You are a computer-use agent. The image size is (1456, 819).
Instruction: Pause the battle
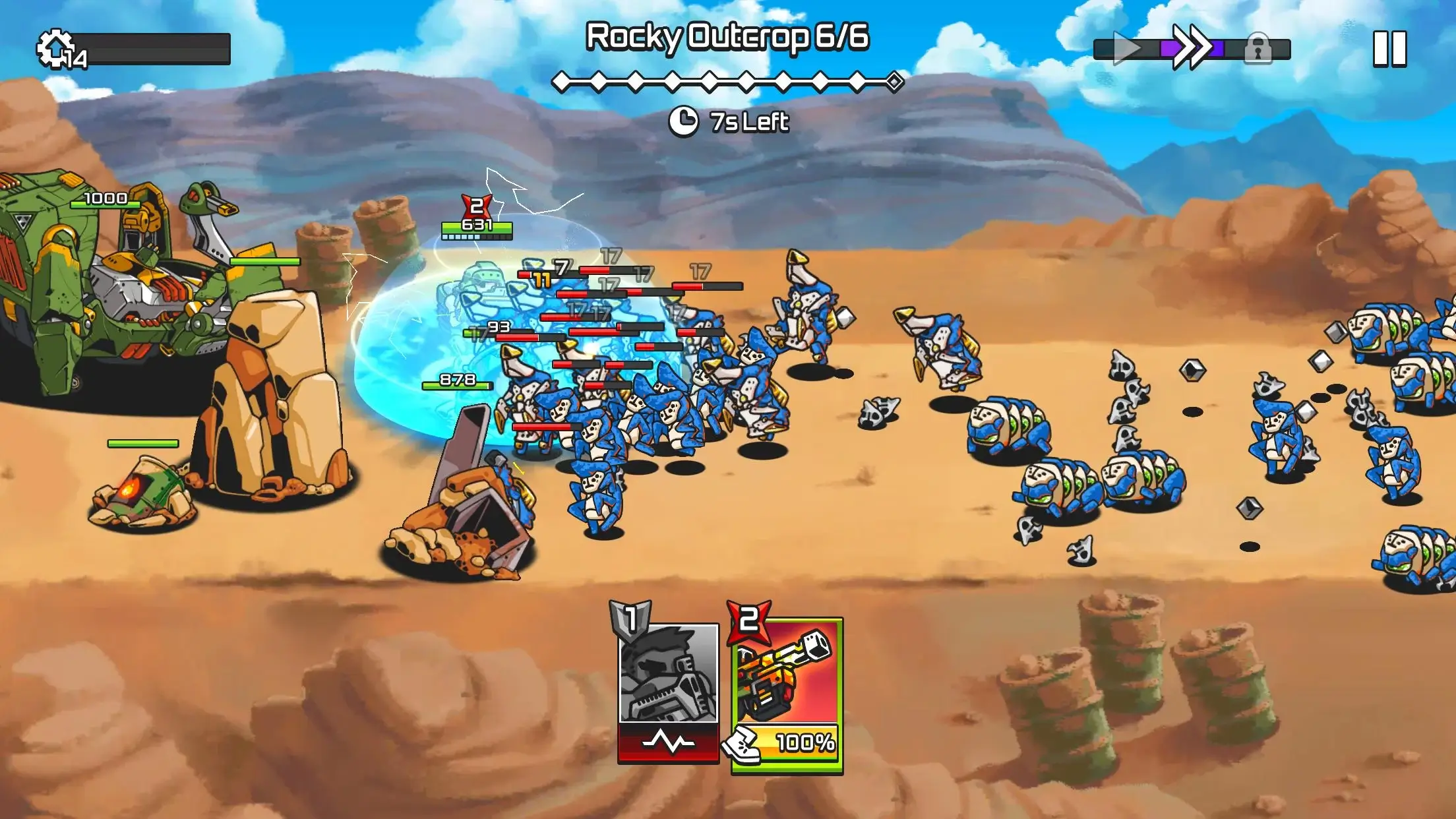click(1389, 49)
